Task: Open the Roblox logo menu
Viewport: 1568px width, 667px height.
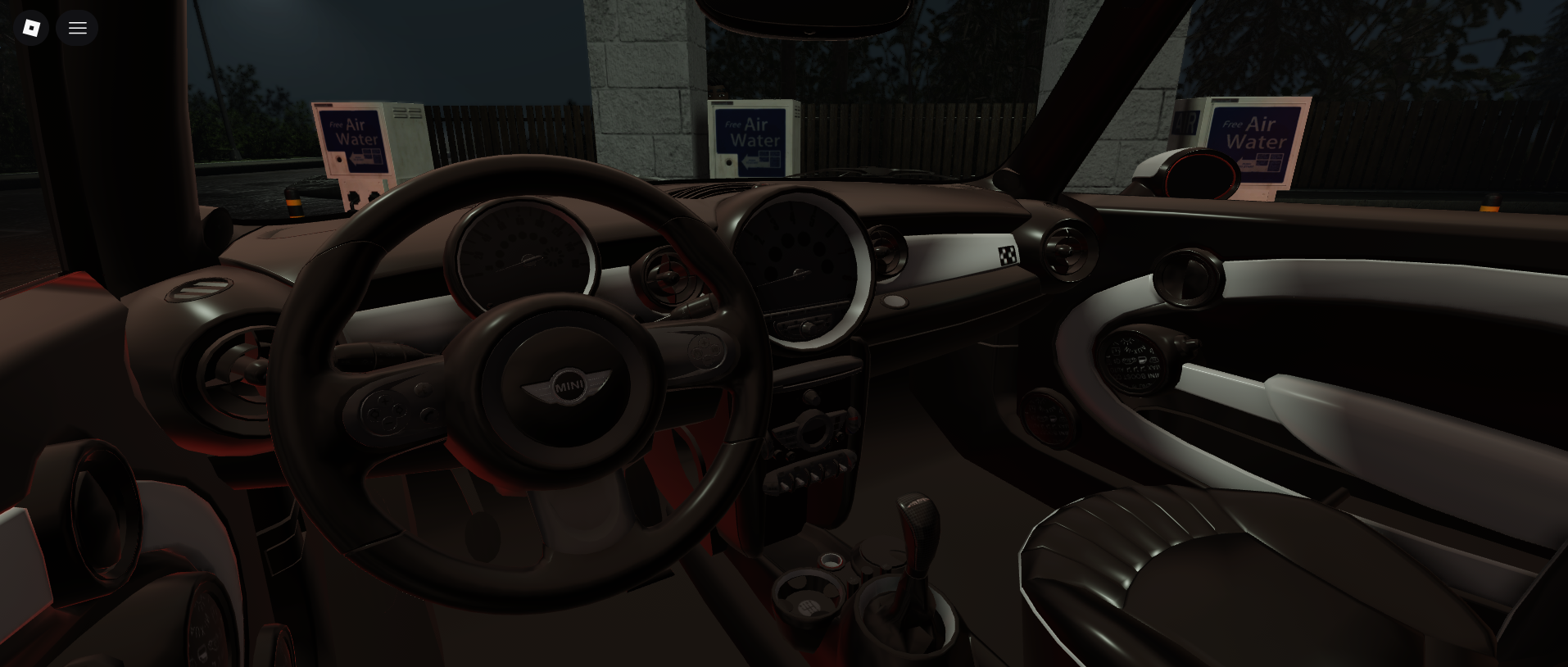Action: (x=31, y=28)
